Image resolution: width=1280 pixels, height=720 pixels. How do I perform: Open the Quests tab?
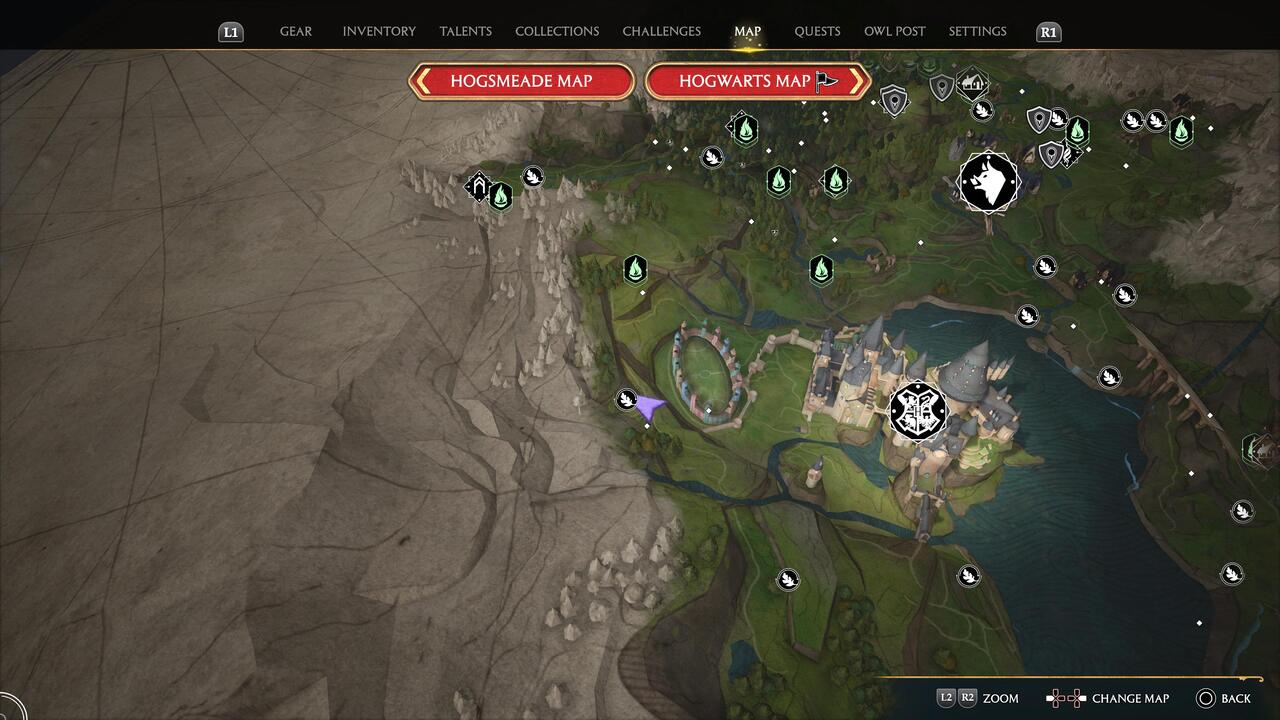tap(817, 31)
